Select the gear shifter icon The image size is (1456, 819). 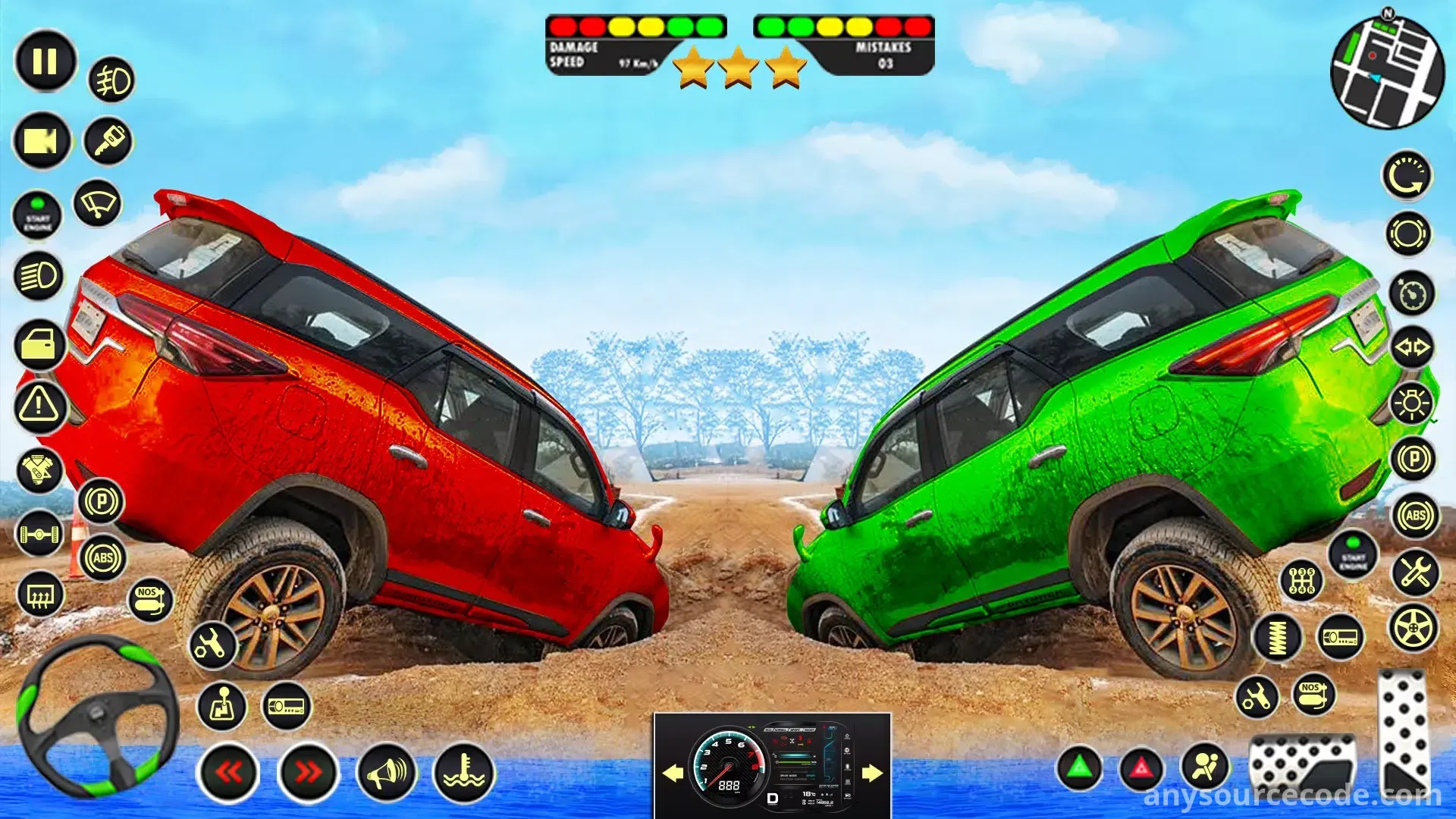click(x=221, y=707)
